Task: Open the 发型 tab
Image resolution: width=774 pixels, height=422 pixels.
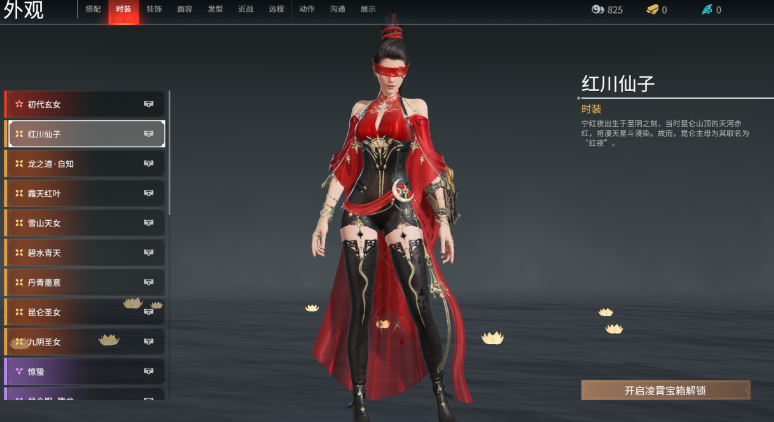Action: pyautogui.click(x=215, y=9)
